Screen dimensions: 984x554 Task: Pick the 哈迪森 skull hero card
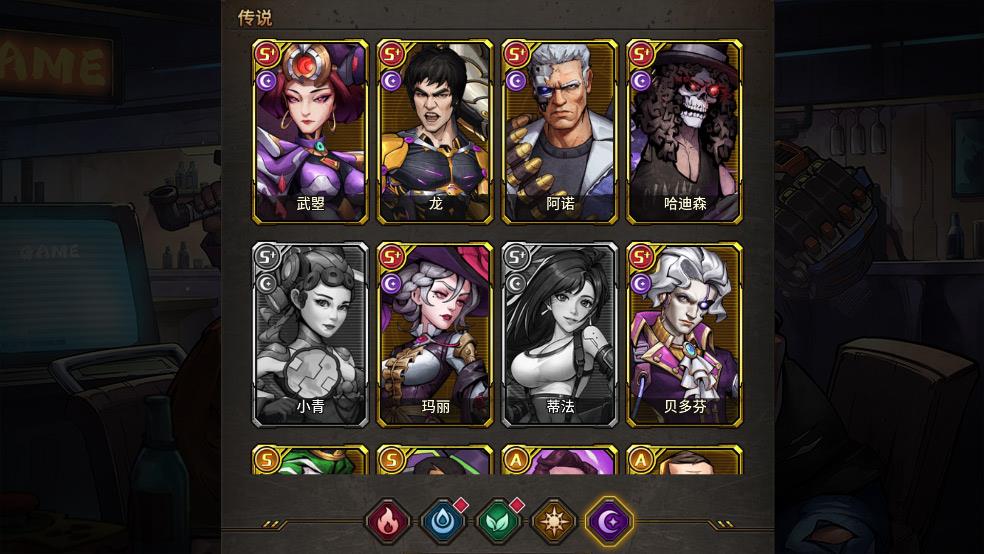coord(684,132)
